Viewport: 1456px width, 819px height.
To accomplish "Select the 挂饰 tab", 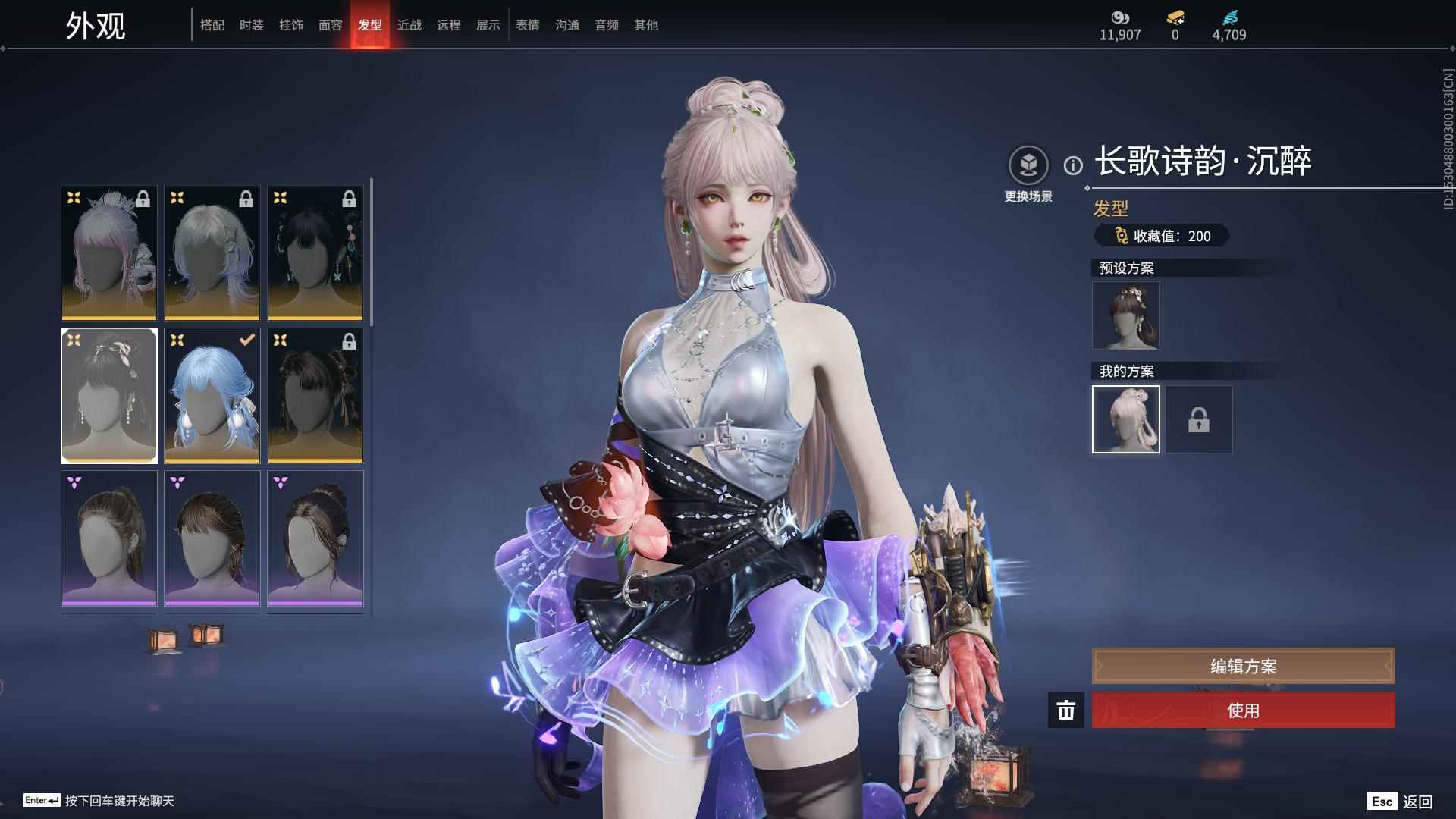I will point(290,25).
